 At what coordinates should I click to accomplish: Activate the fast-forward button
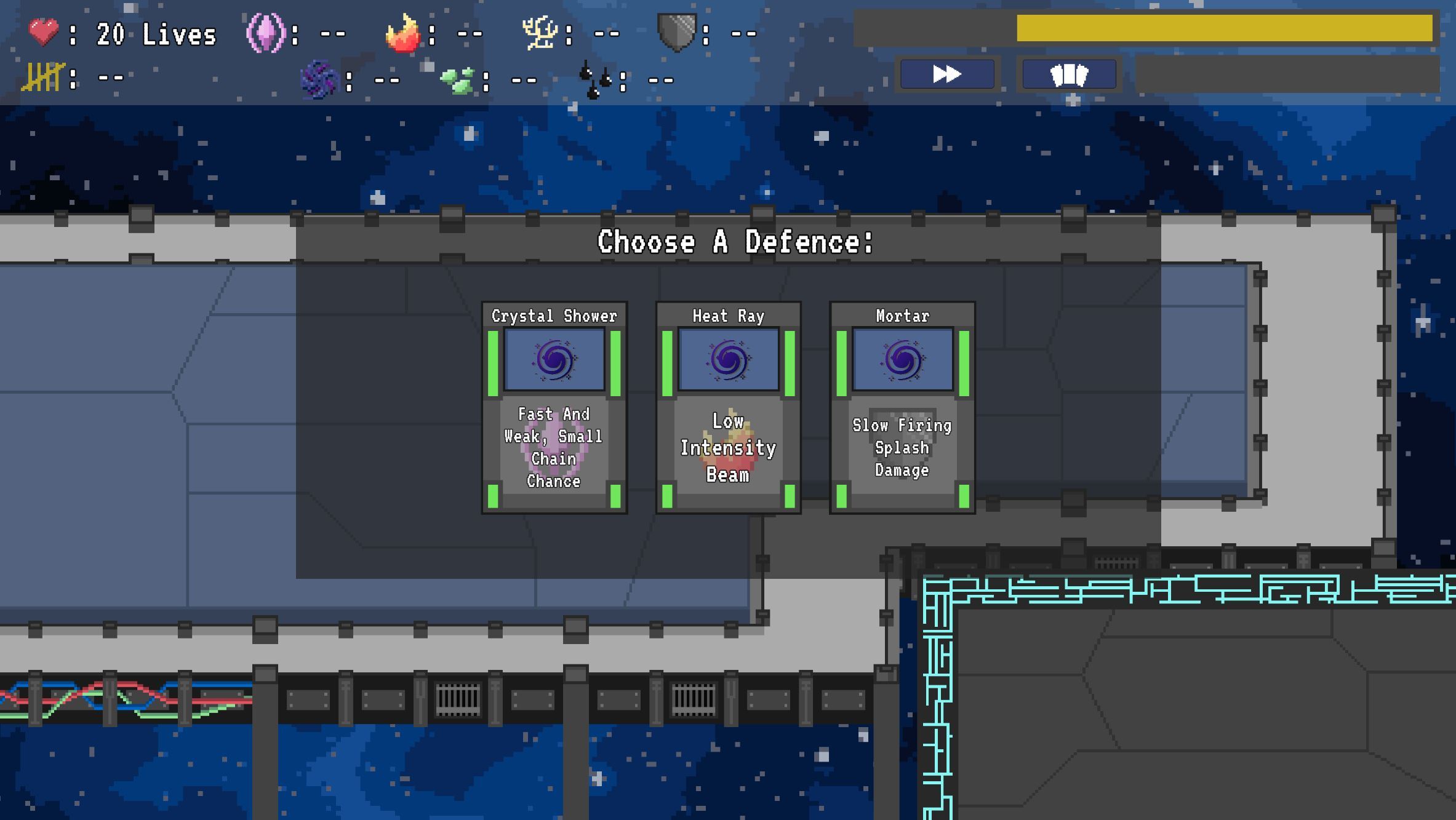[x=946, y=74]
